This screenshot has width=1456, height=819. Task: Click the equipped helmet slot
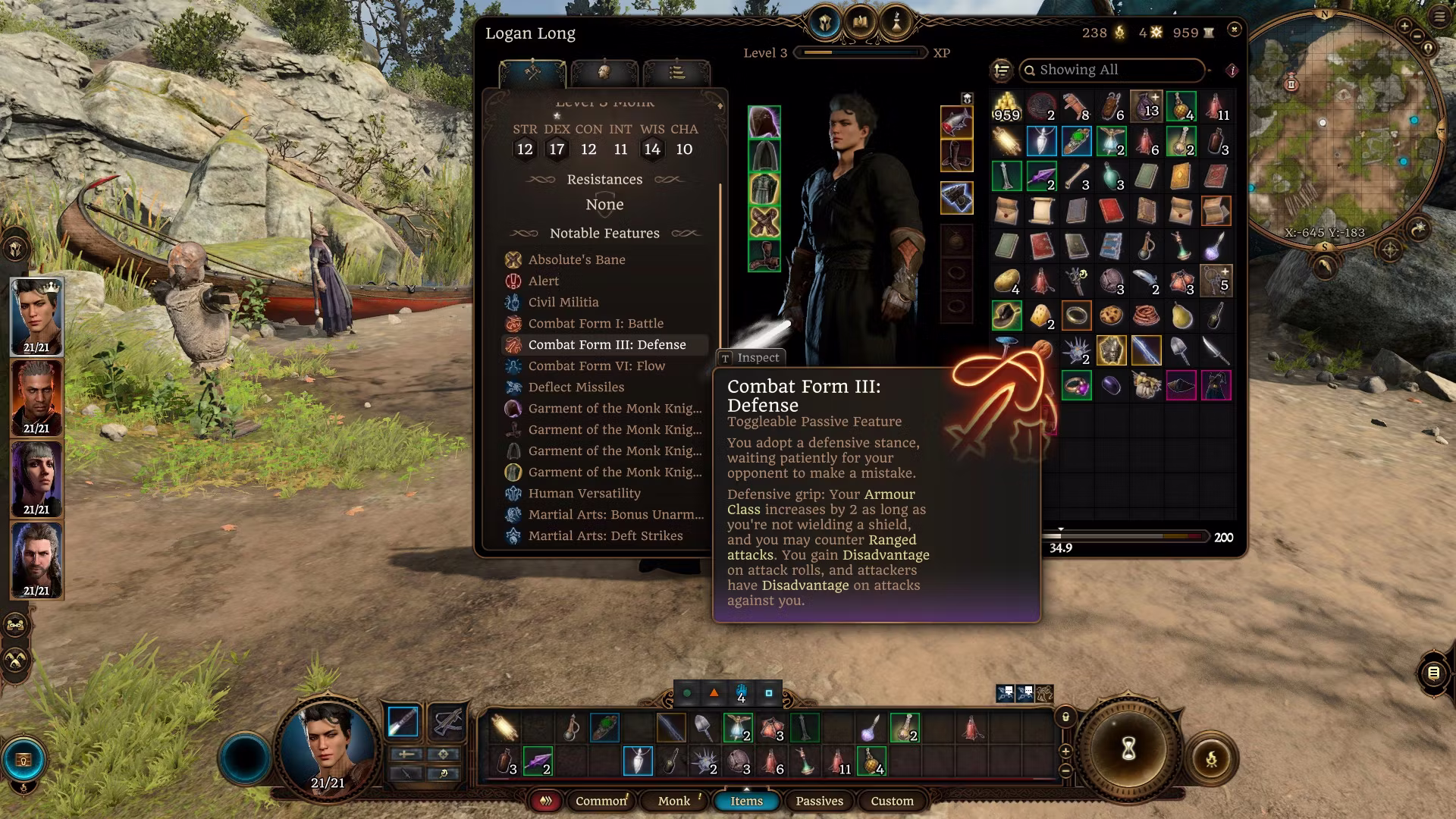pyautogui.click(x=764, y=122)
